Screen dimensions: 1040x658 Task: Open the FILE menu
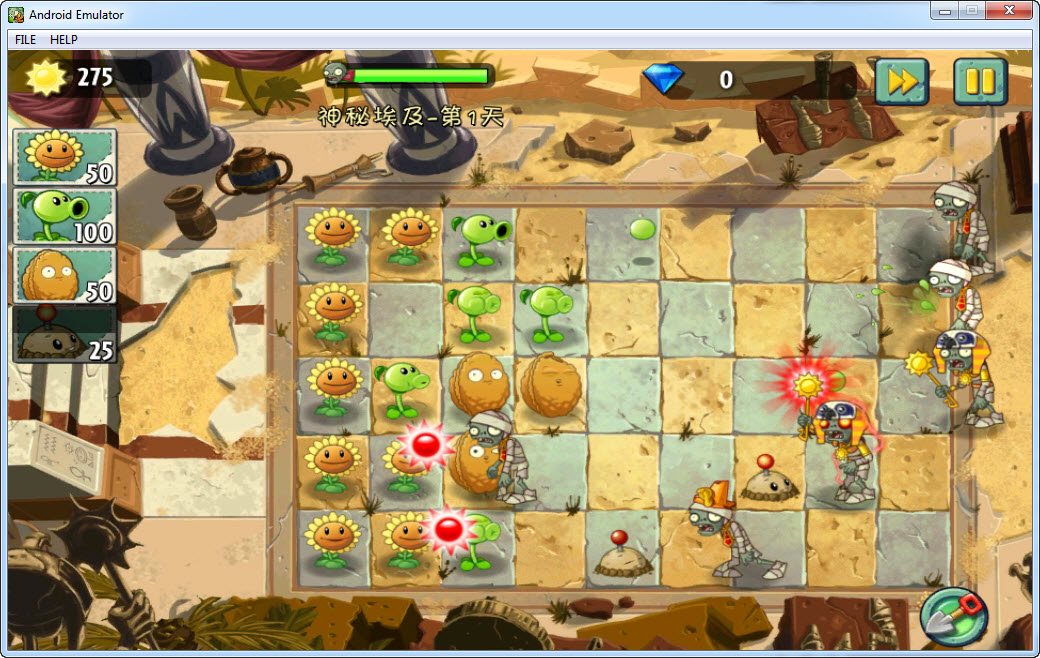25,40
